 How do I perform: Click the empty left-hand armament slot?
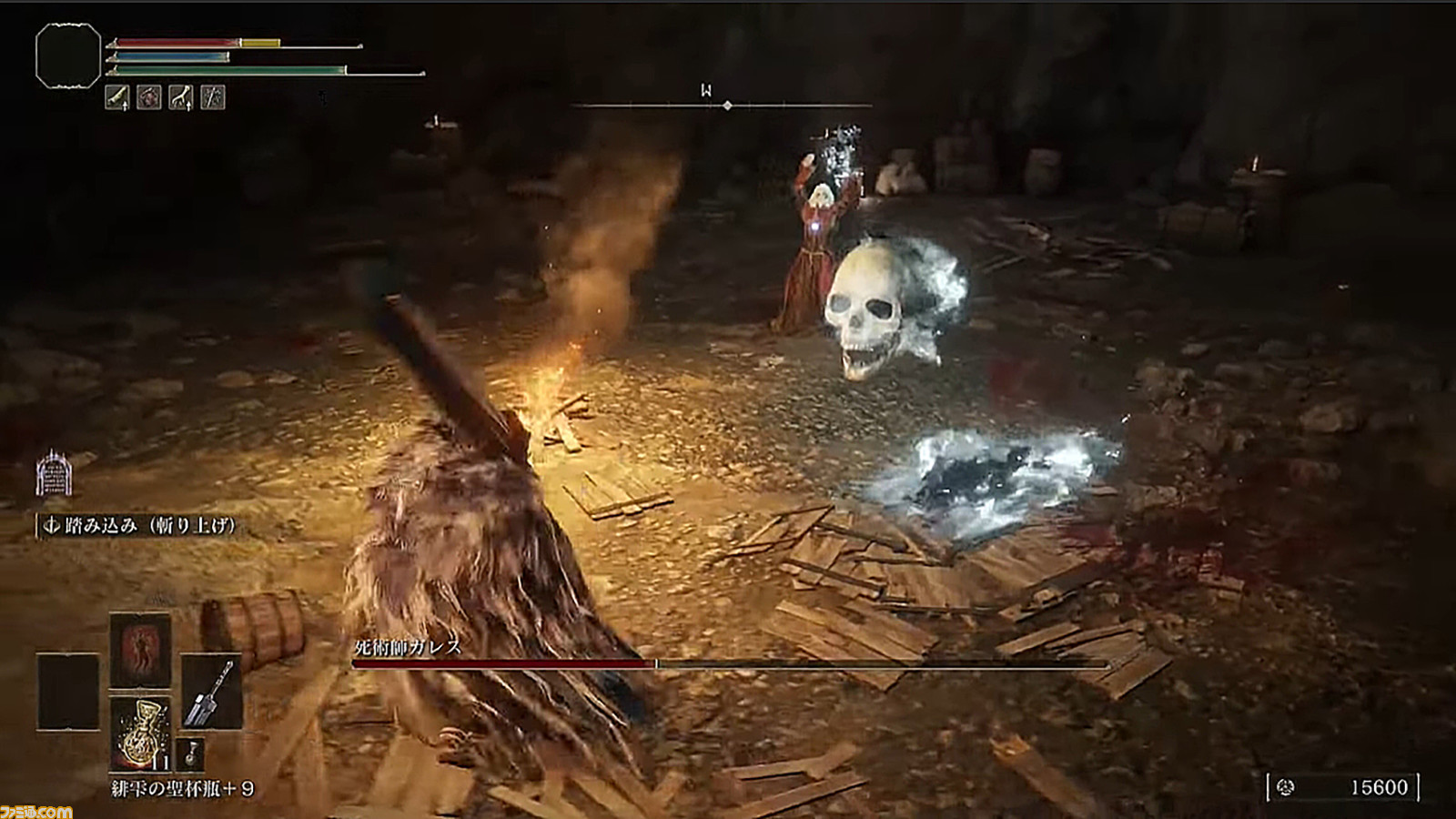(x=68, y=693)
